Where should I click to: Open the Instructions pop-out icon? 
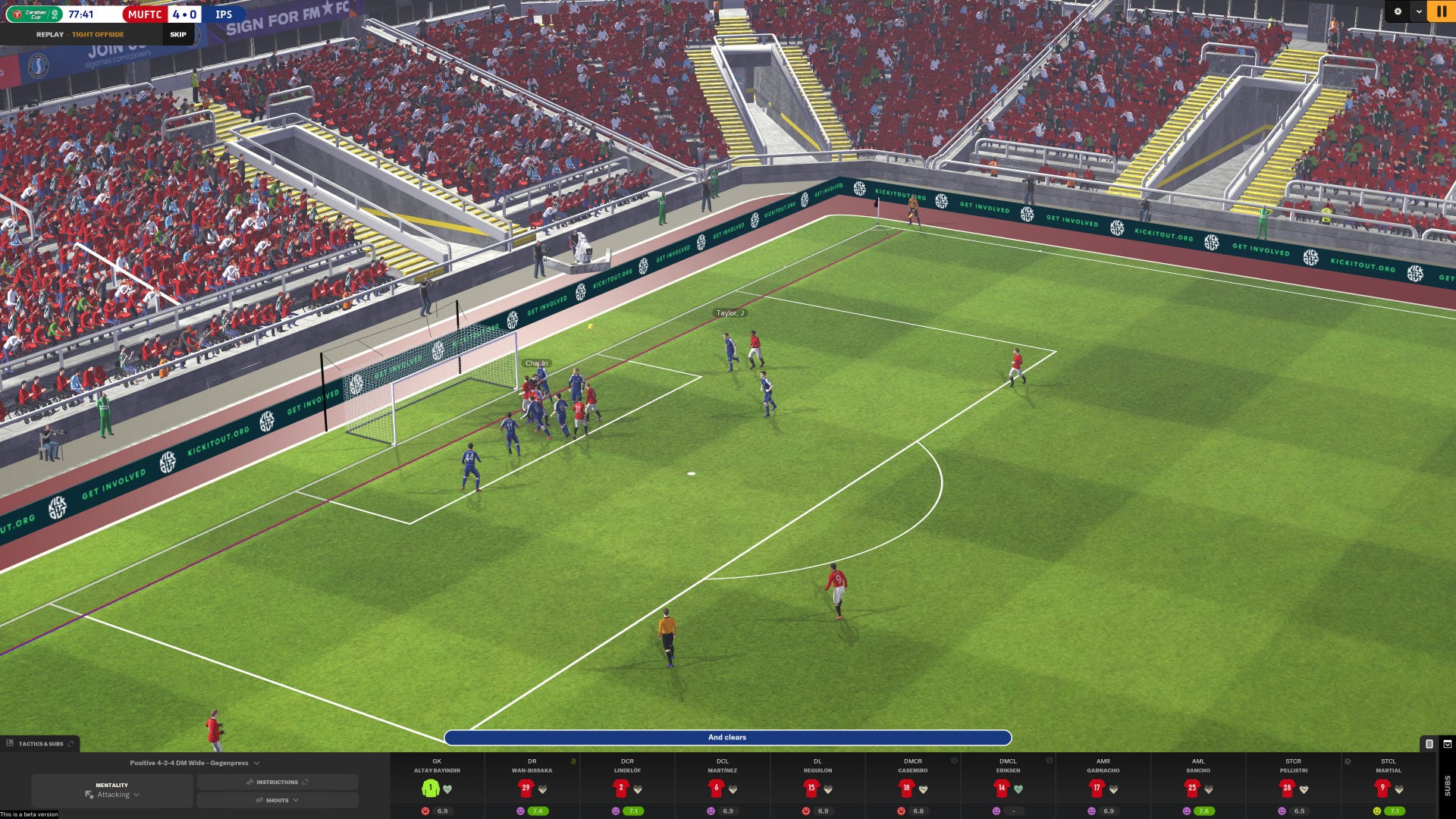pos(306,782)
